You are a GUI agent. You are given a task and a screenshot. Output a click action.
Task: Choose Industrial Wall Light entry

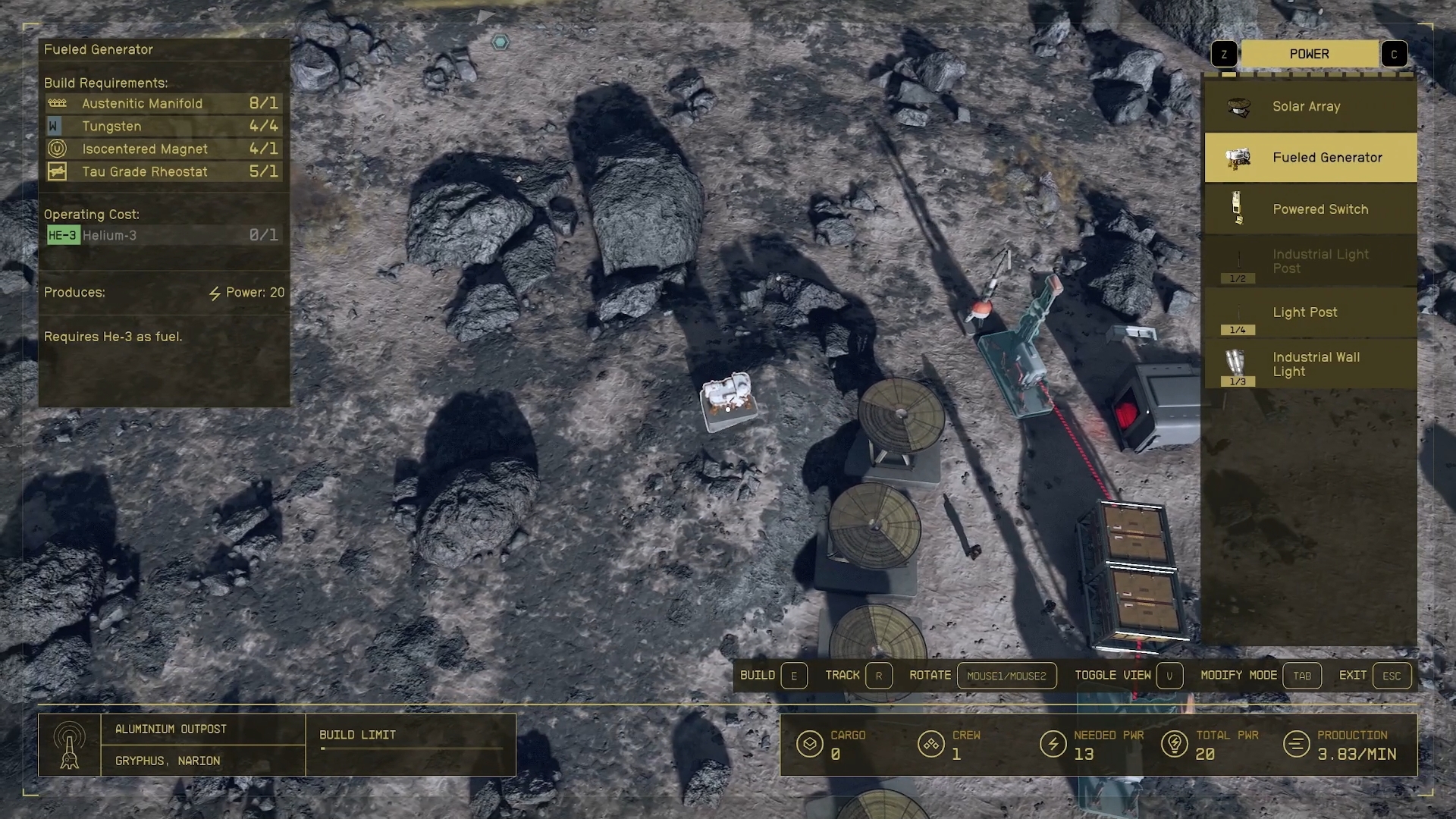[1310, 365]
